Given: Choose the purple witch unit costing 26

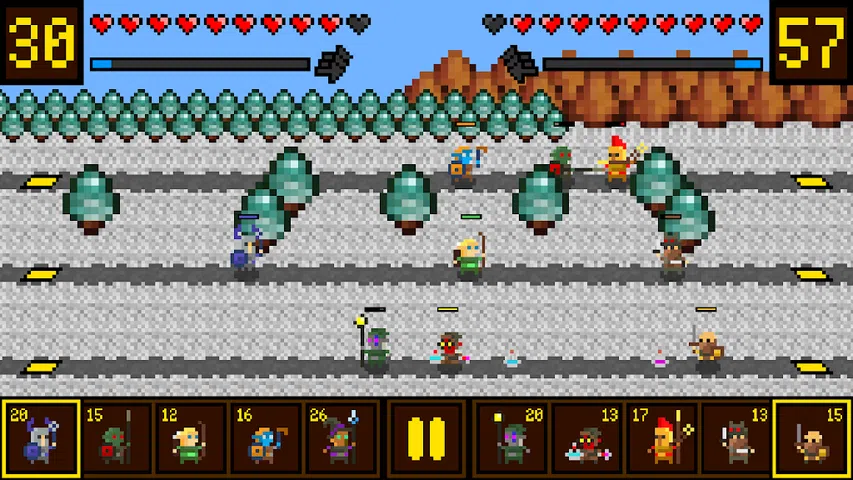Looking at the screenshot, I should (340, 438).
